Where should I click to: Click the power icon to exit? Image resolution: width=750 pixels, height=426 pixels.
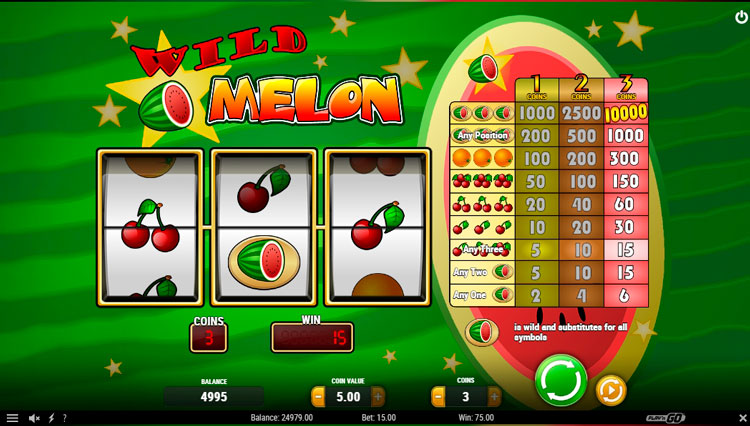coord(739,17)
